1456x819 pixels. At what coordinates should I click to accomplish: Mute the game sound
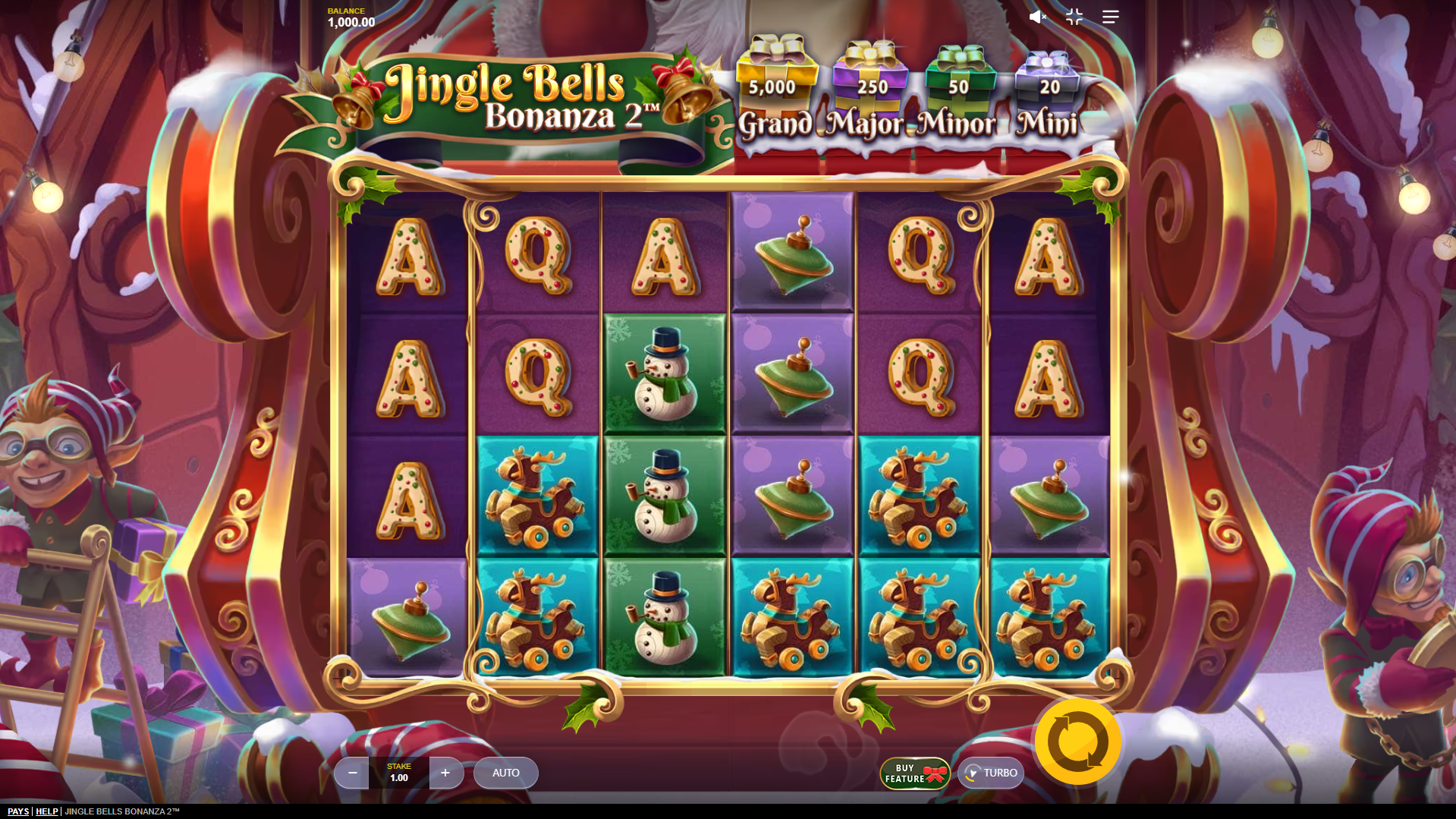click(x=1037, y=17)
